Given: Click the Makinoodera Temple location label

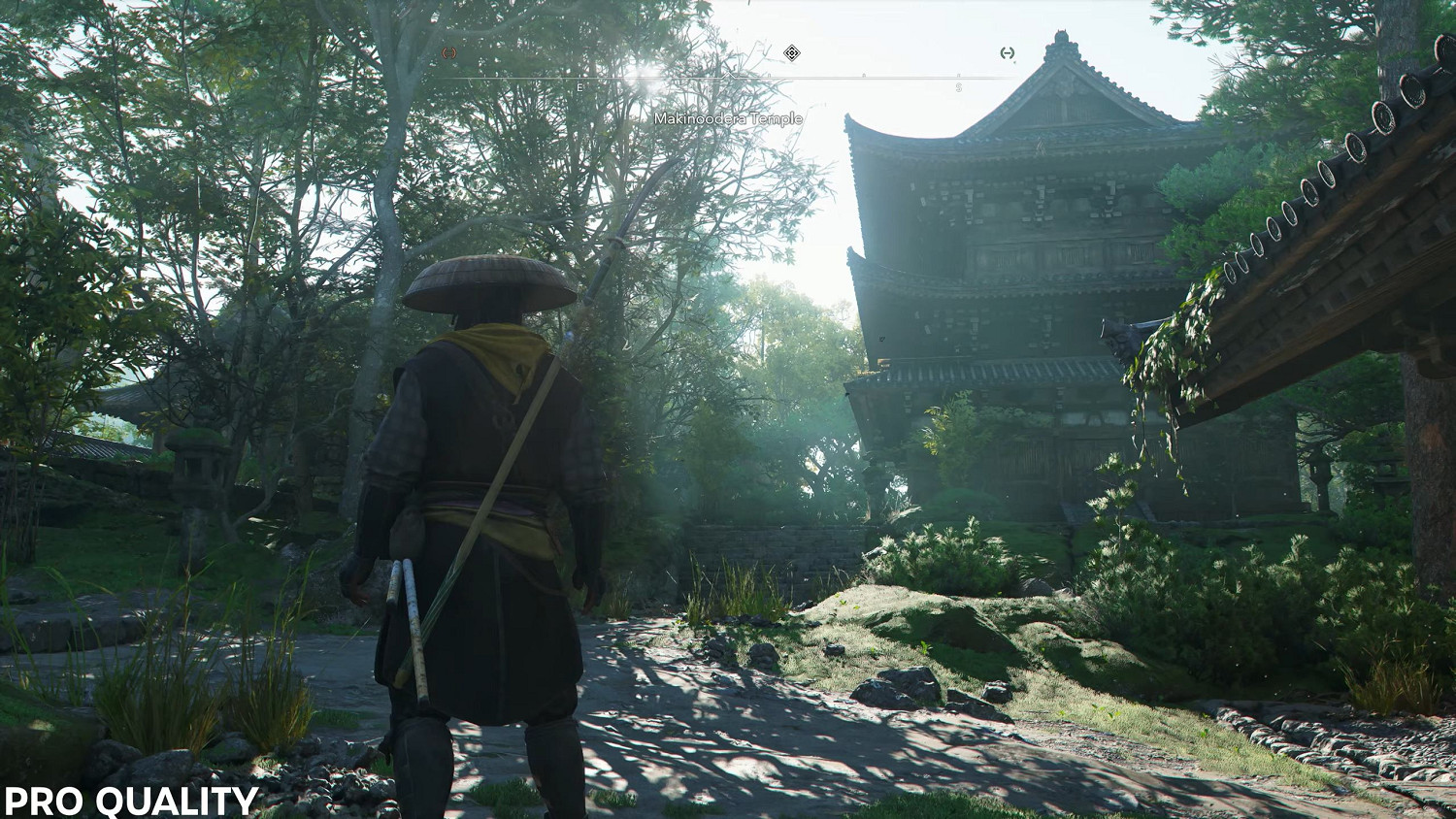Looking at the screenshot, I should point(728,120).
